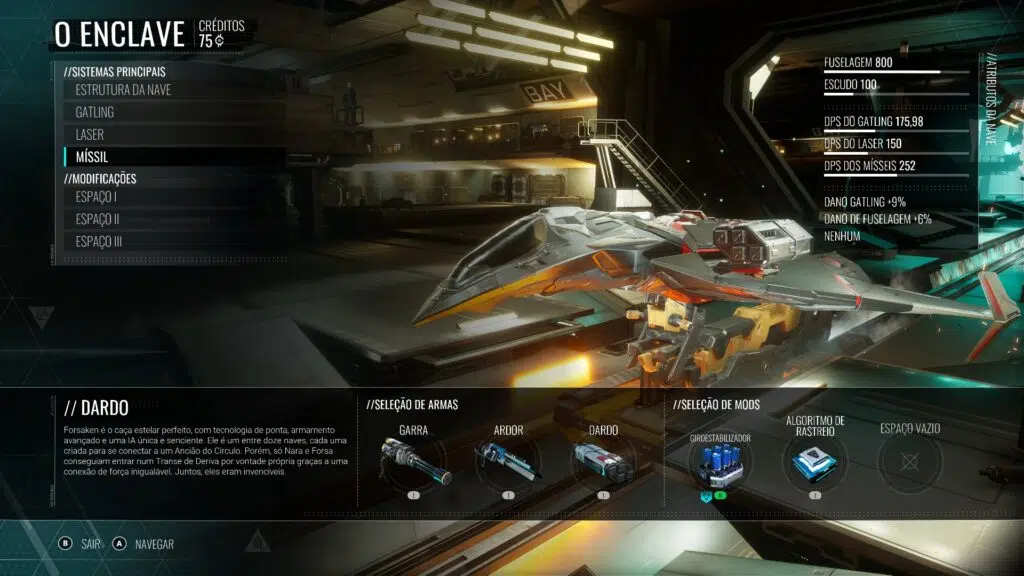
Task: Select the Míssil menu entry
Action: point(92,157)
